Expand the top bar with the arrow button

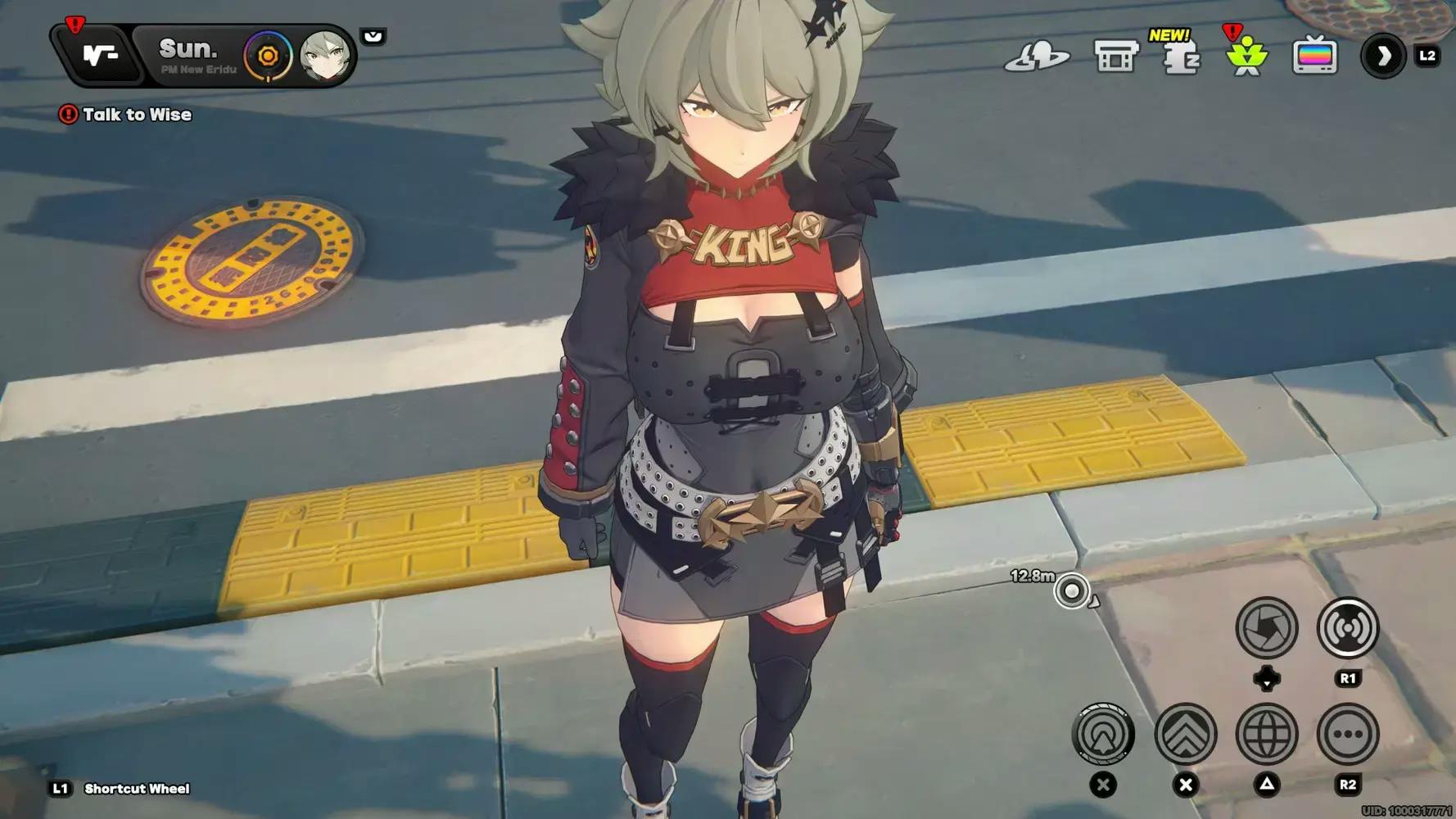click(1383, 57)
